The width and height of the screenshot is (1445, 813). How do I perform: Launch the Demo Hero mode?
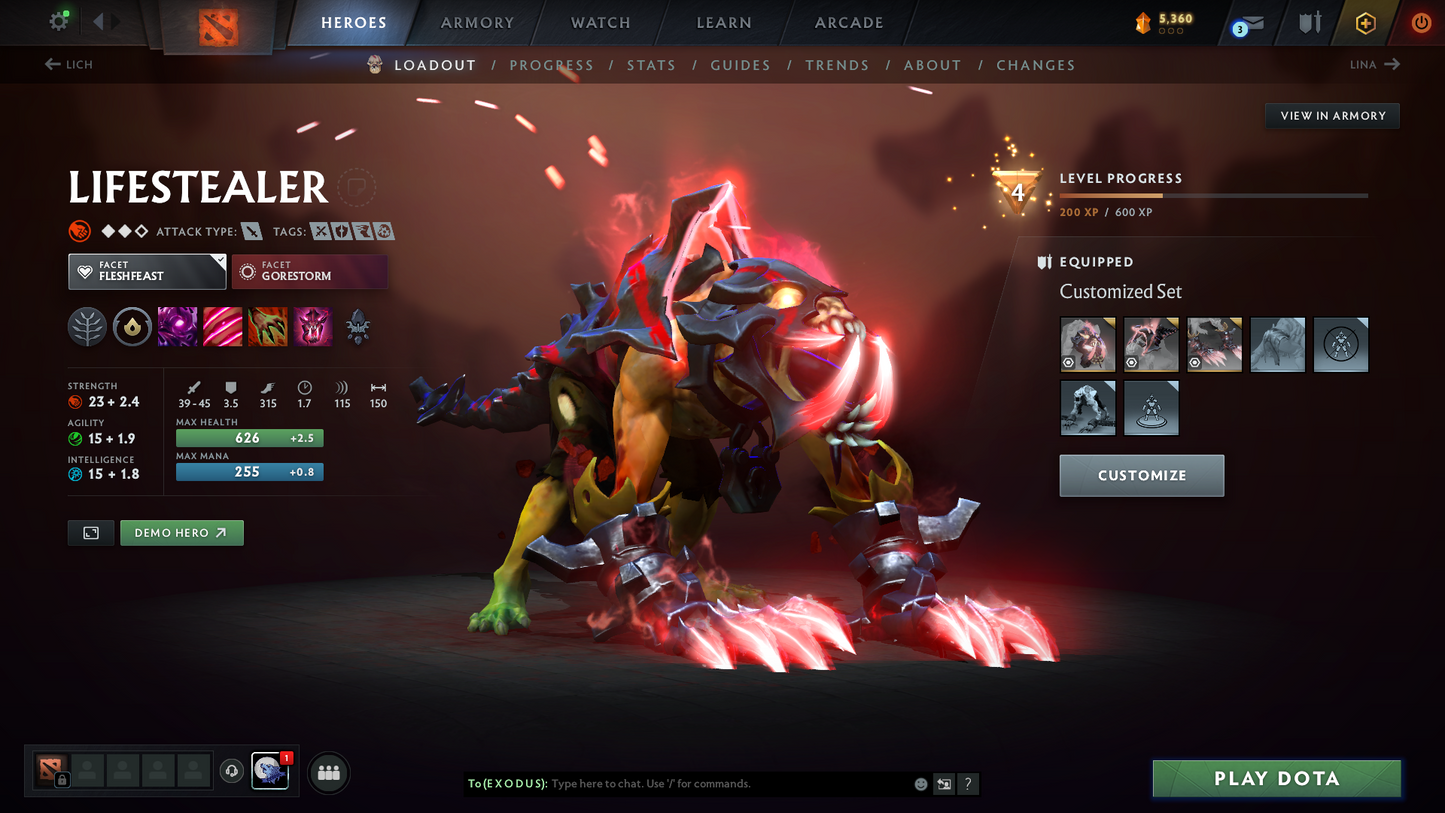pyautogui.click(x=181, y=533)
